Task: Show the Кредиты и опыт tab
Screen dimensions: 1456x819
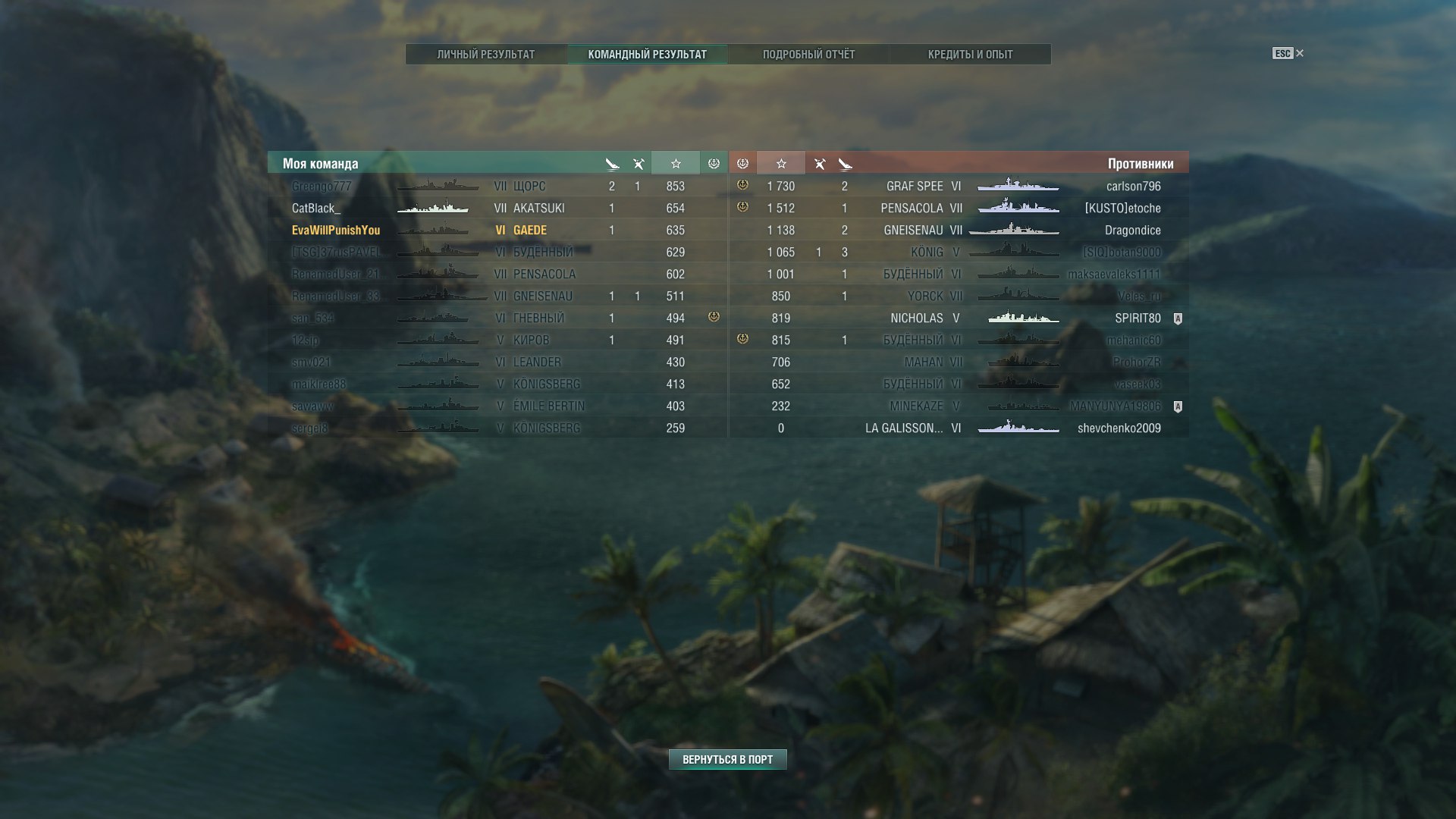Action: pyautogui.click(x=970, y=55)
